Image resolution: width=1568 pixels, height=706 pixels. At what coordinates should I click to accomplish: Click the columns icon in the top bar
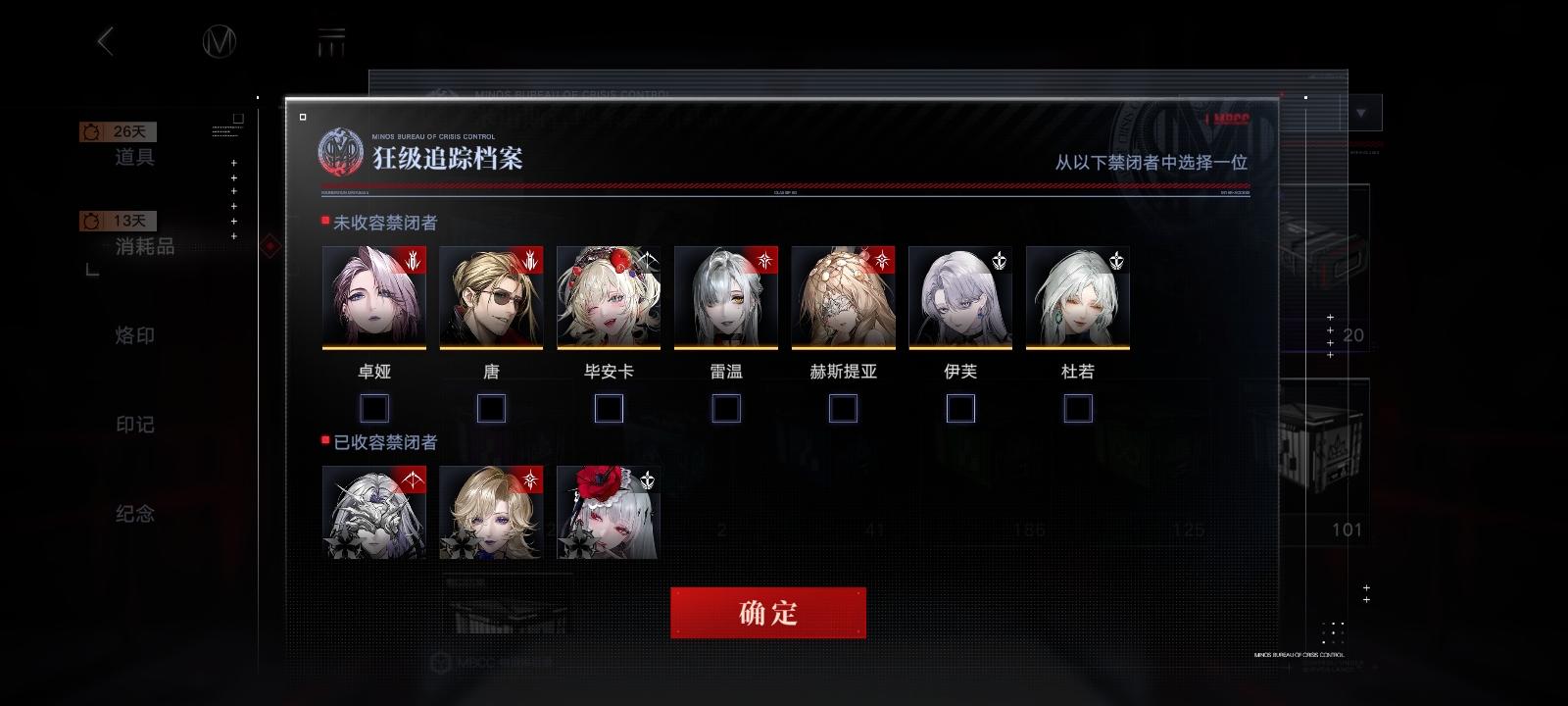333,41
